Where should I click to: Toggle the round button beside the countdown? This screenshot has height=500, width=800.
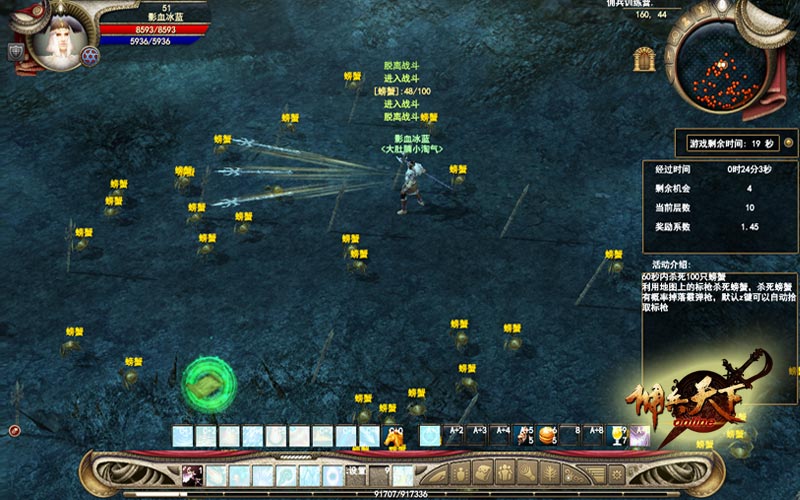(x=788, y=144)
